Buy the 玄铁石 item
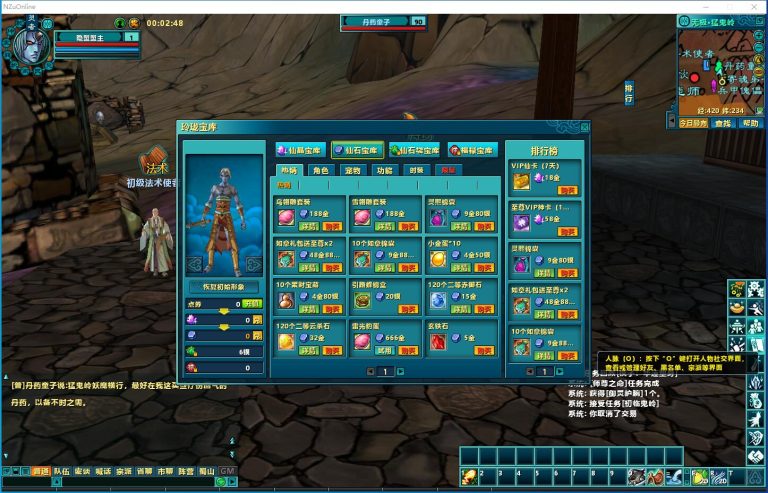 tap(485, 350)
